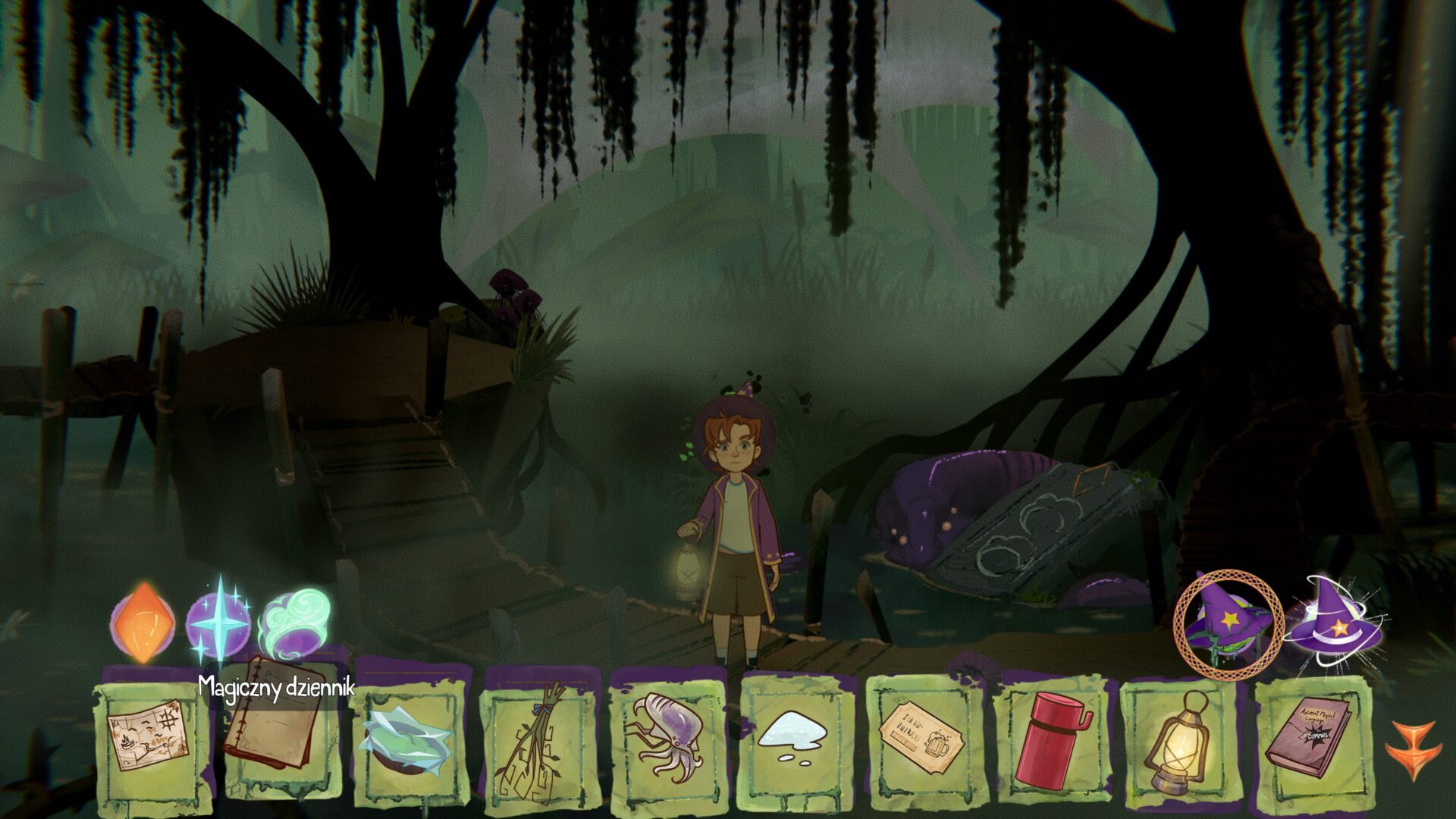Select the circled purple witch hat

tap(1228, 623)
